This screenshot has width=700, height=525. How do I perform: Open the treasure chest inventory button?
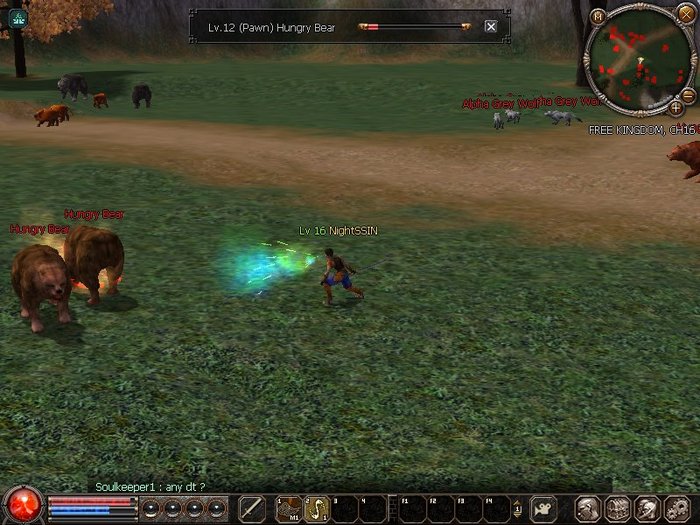(x=617, y=508)
